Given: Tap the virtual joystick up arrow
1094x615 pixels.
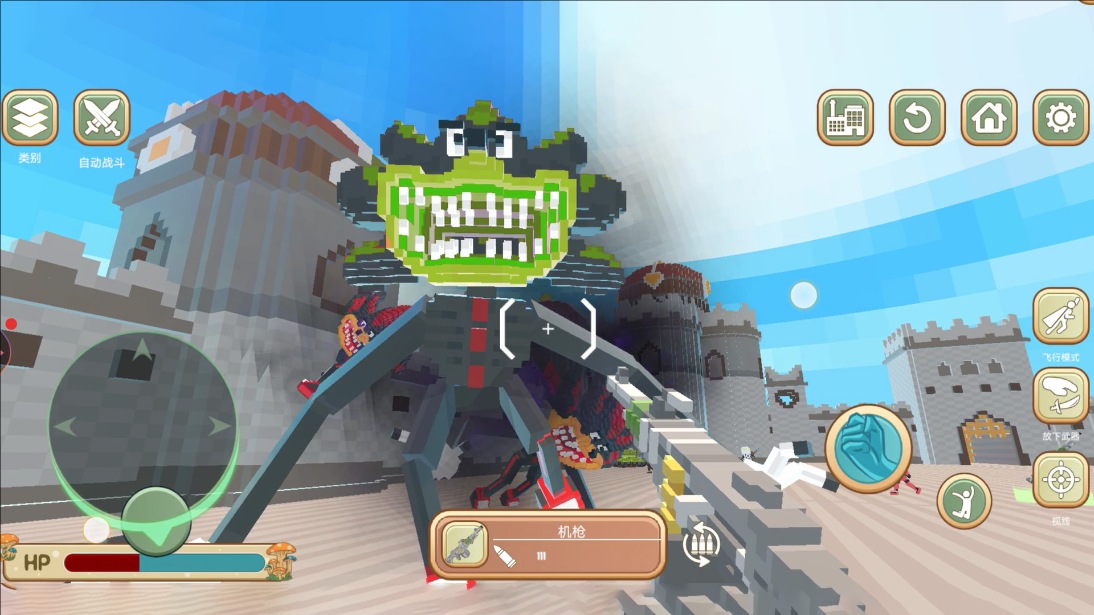Looking at the screenshot, I should 142,350.
